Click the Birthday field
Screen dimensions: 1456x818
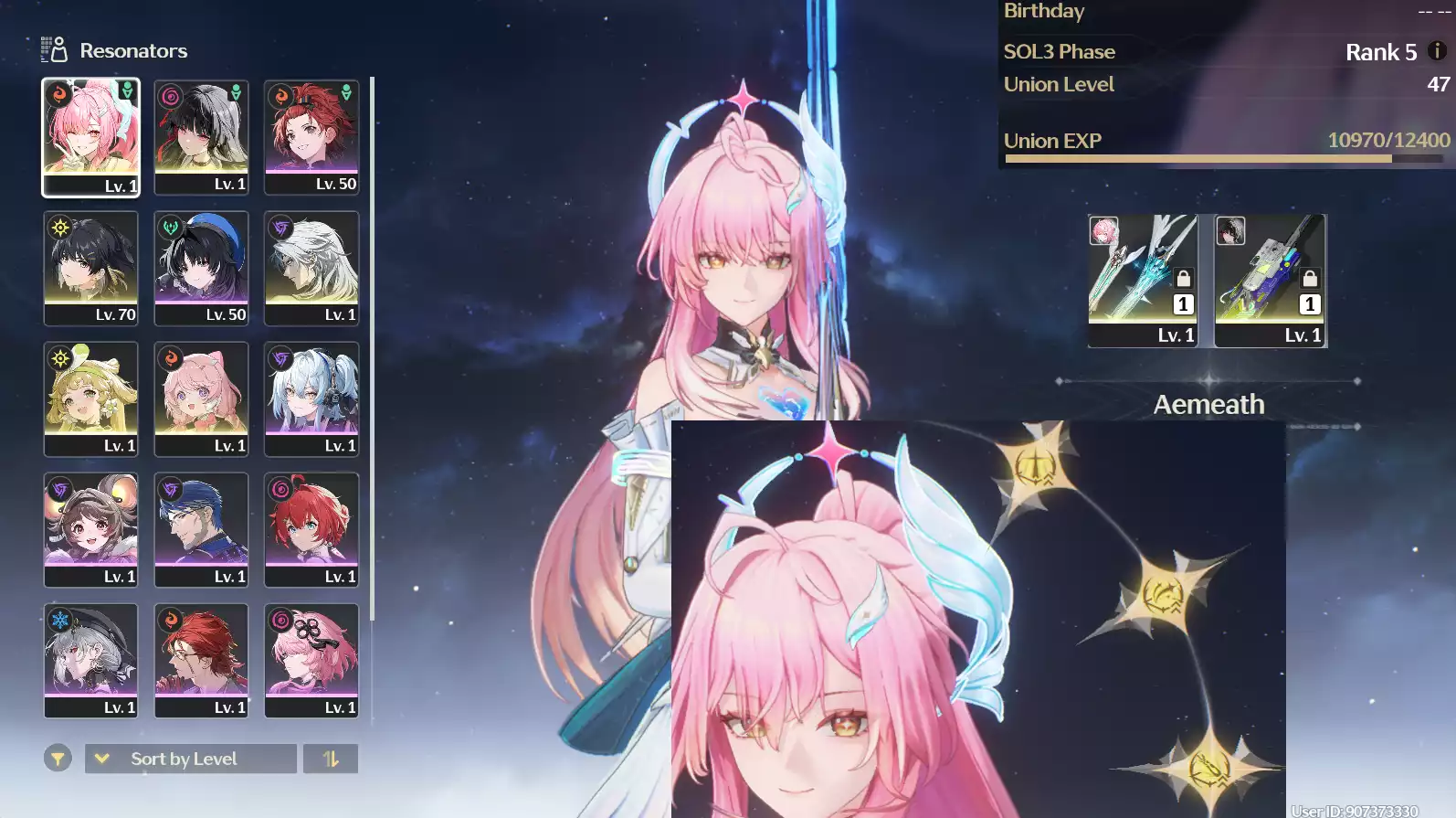(1044, 11)
